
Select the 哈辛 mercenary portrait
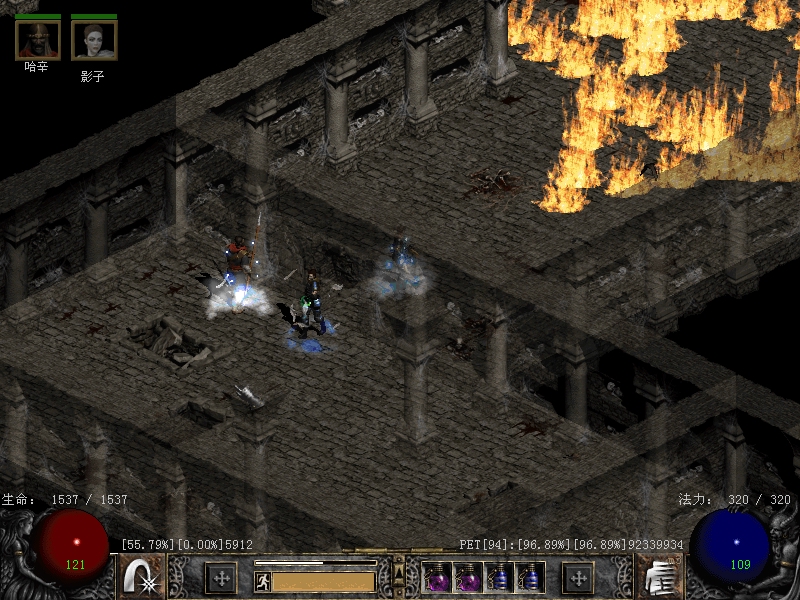(x=38, y=40)
